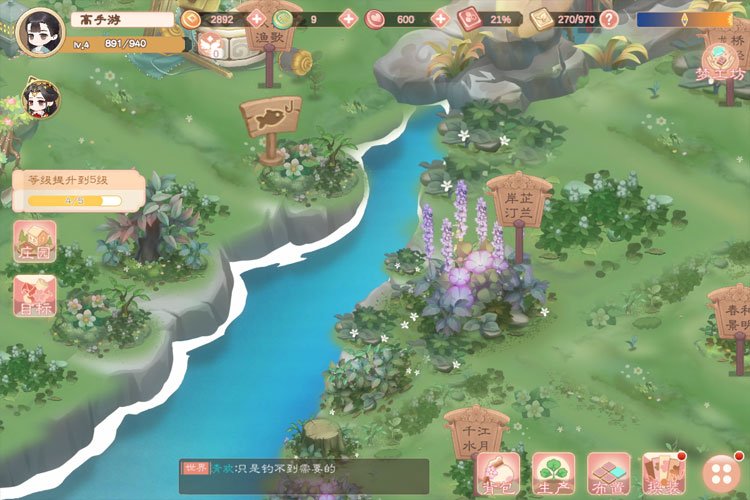Expand the four-dot more menu button

(x=721, y=473)
